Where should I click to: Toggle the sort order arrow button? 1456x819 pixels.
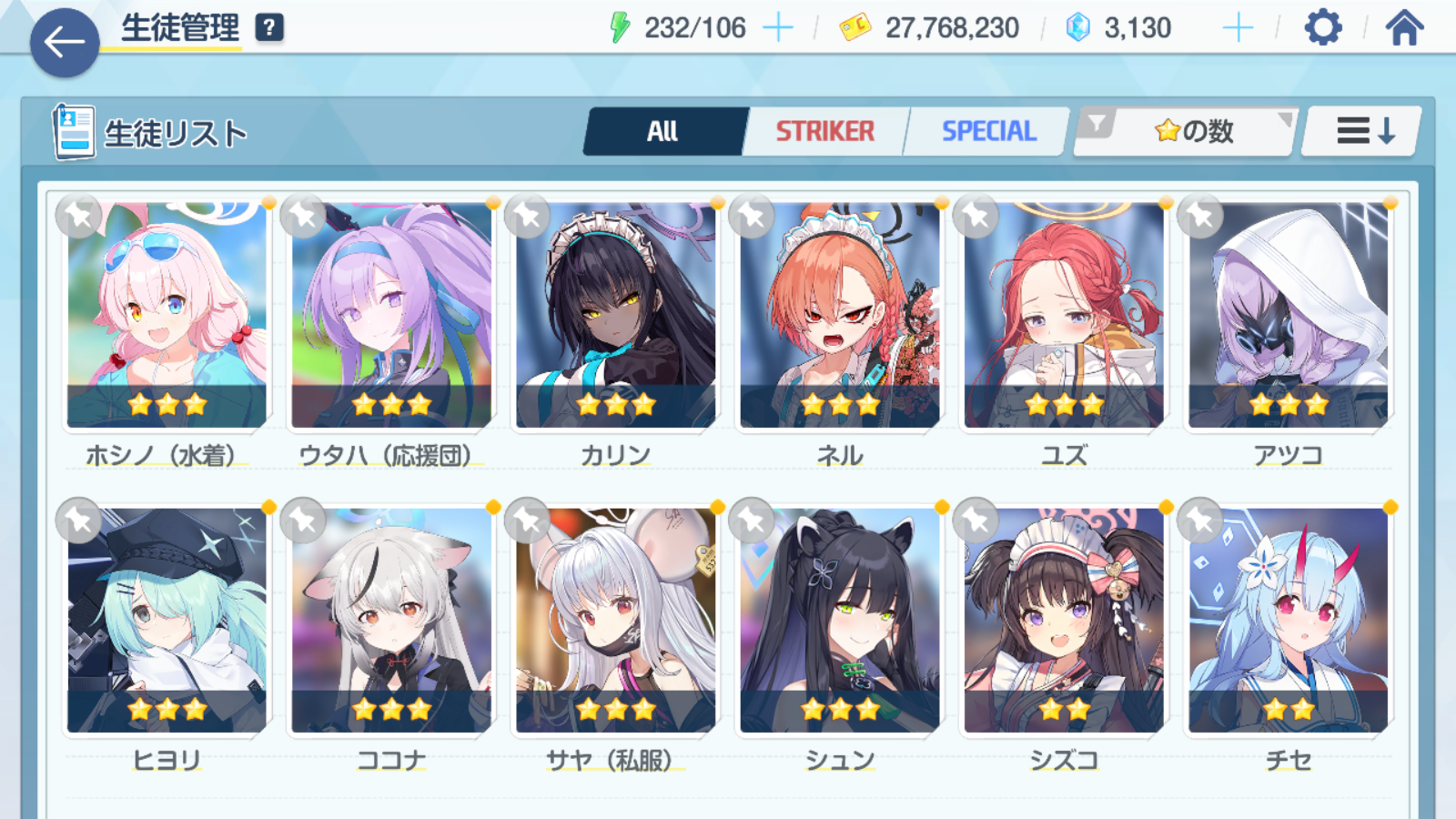[1363, 132]
